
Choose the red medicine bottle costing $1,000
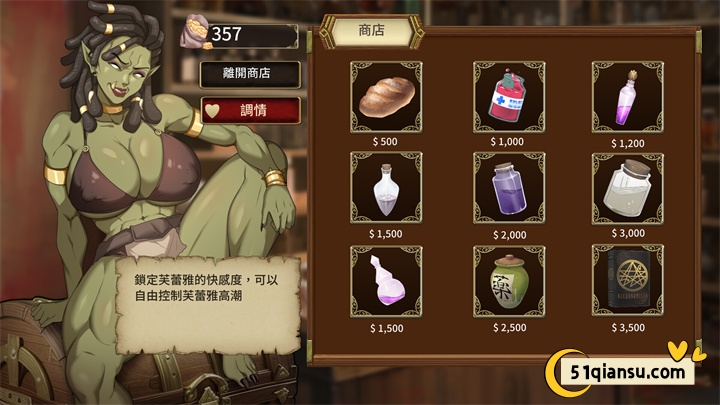click(509, 97)
